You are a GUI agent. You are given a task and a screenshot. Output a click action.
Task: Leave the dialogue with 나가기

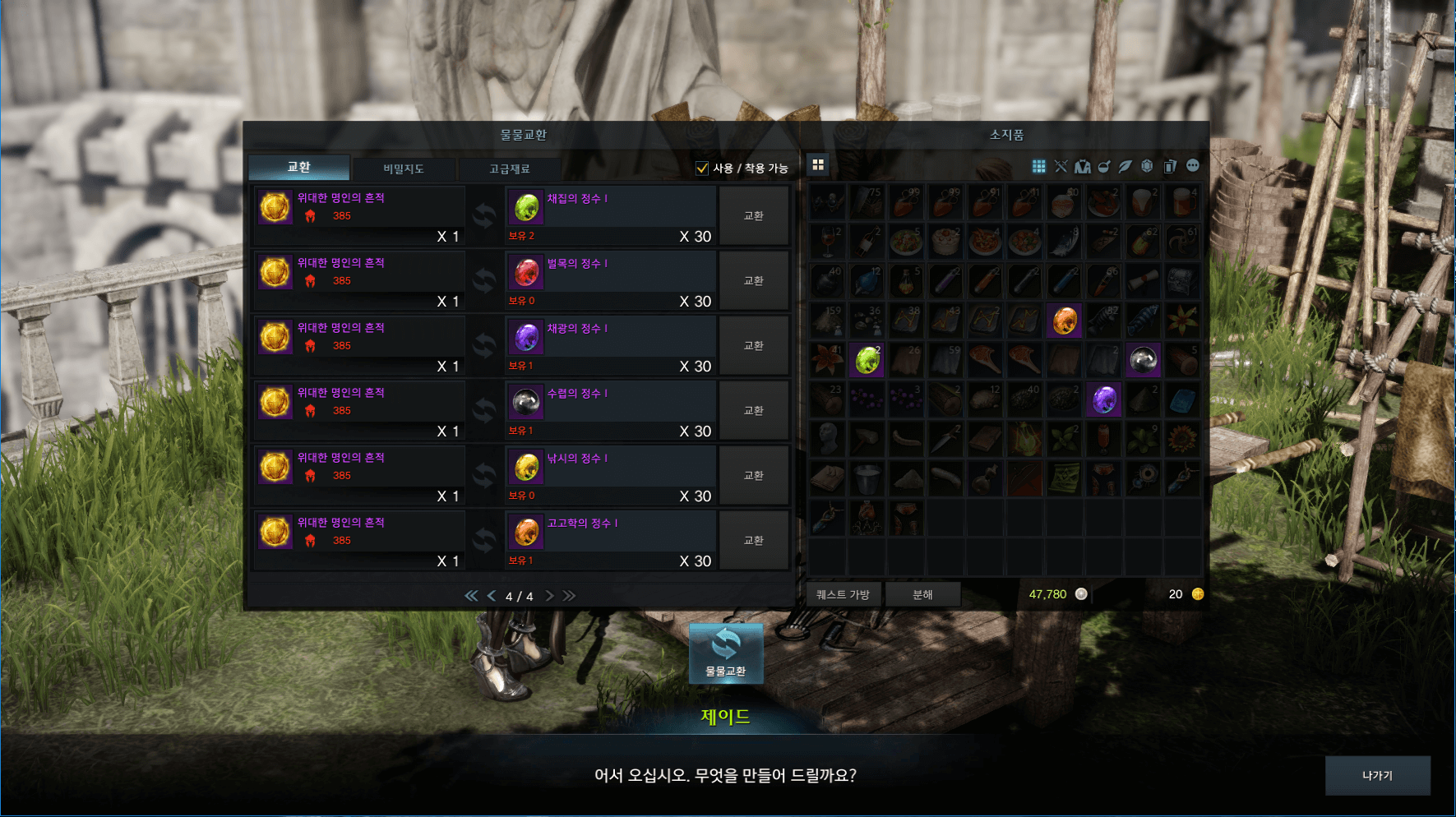(1377, 775)
